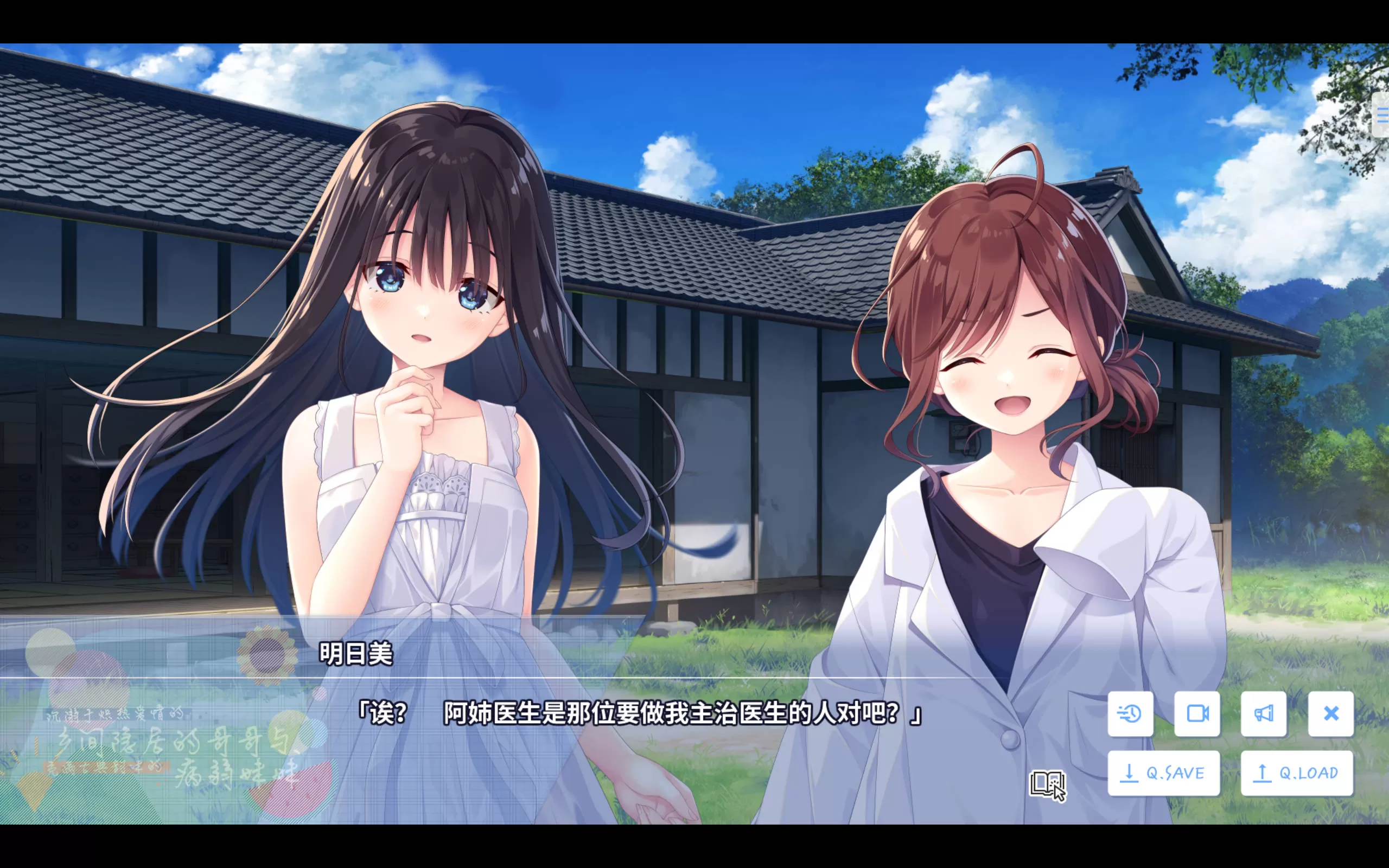This screenshot has width=1389, height=868.
Task: Advance the dialogue by clicking the text line
Action: point(638,713)
